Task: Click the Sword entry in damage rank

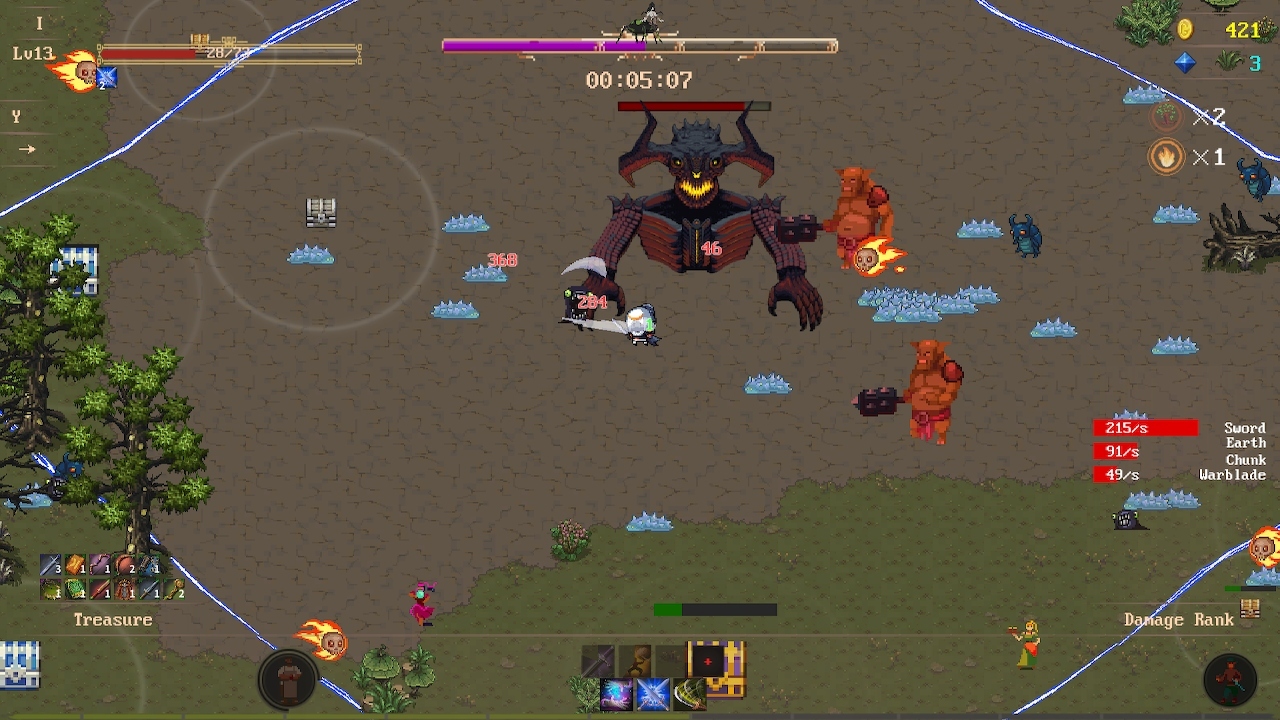Action: tap(1243, 428)
